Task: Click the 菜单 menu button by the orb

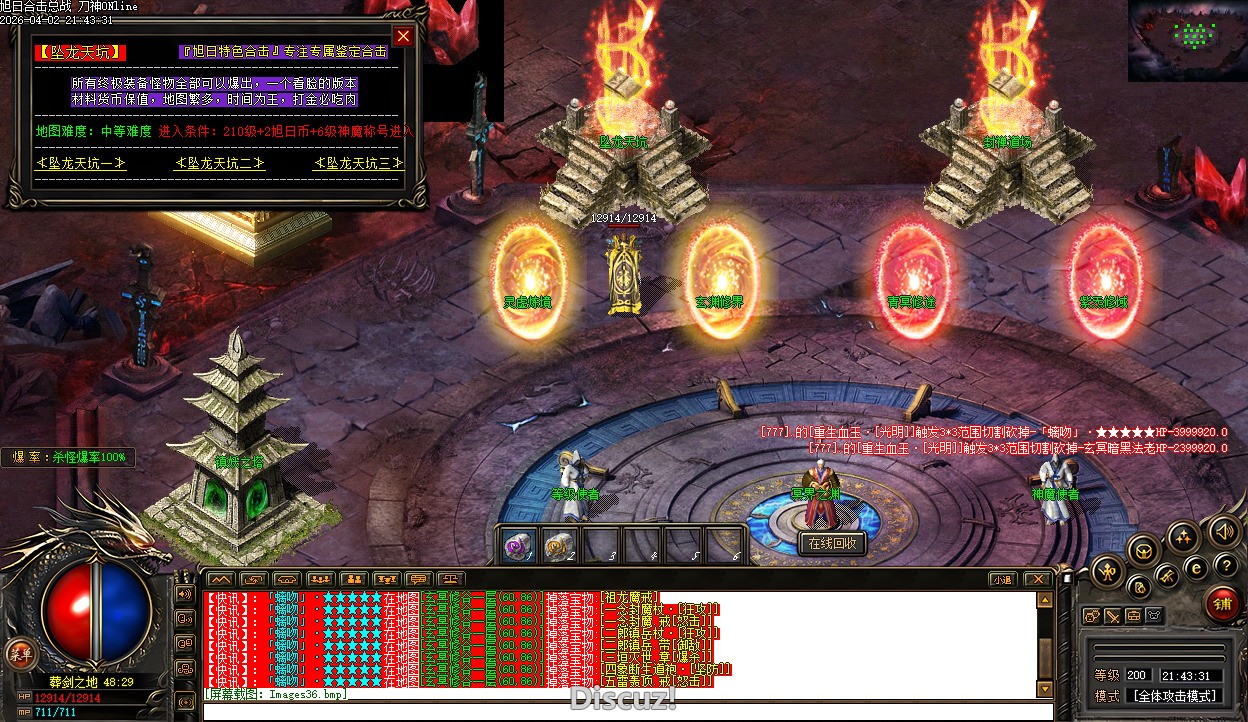Action: pyautogui.click(x=17, y=653)
